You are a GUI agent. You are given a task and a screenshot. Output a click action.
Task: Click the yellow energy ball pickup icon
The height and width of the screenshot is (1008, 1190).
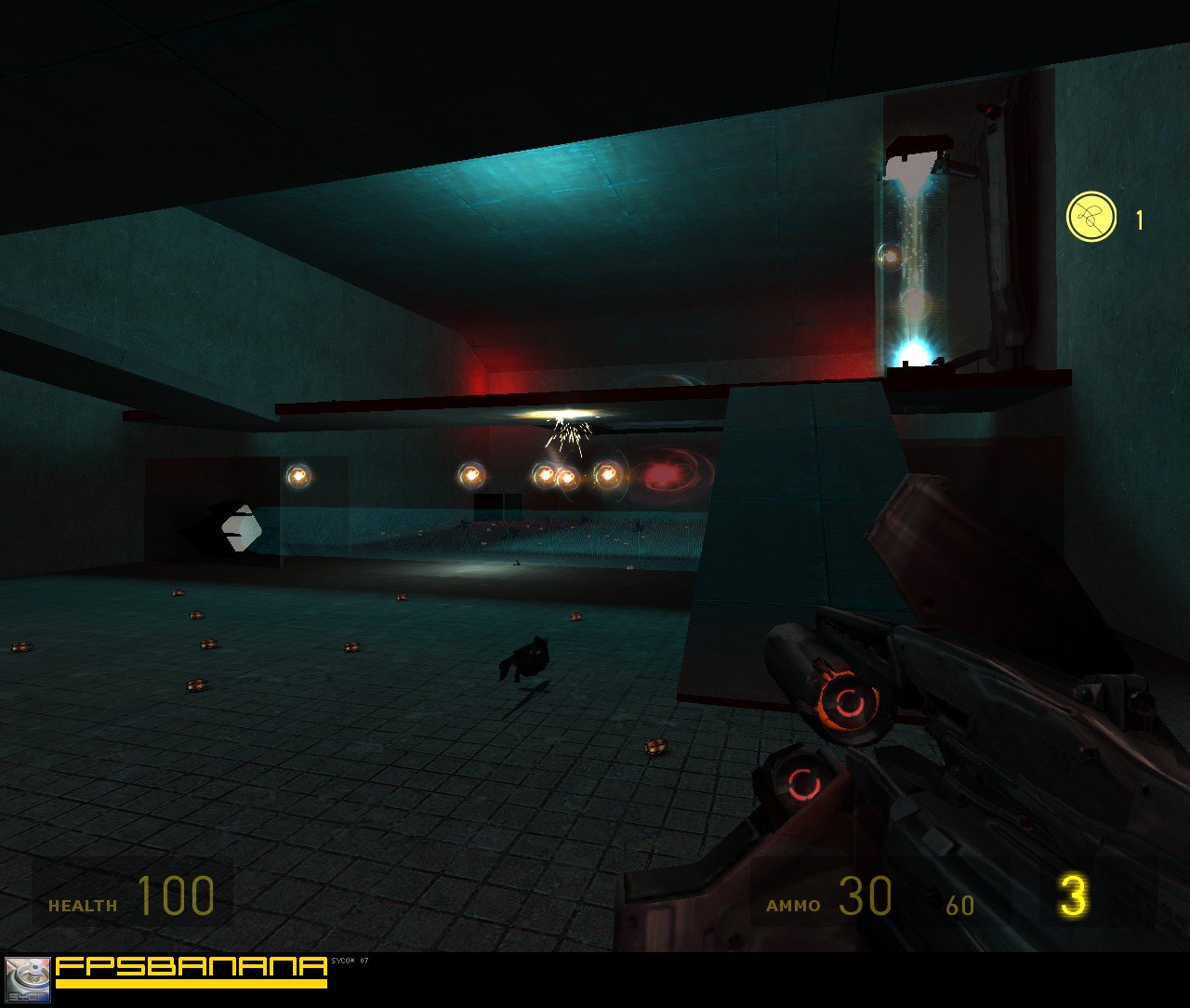pyautogui.click(x=1091, y=217)
